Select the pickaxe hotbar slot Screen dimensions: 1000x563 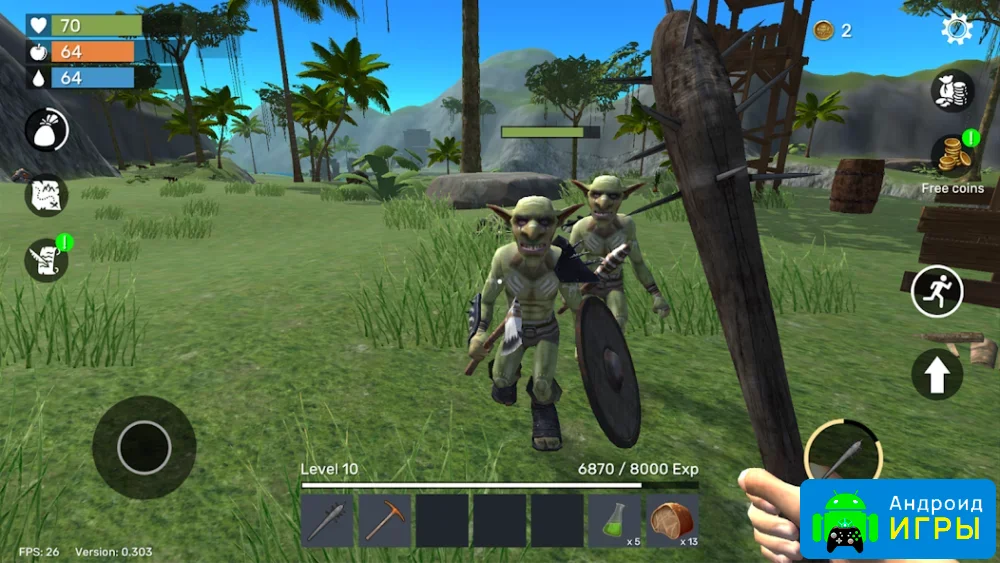(384, 521)
